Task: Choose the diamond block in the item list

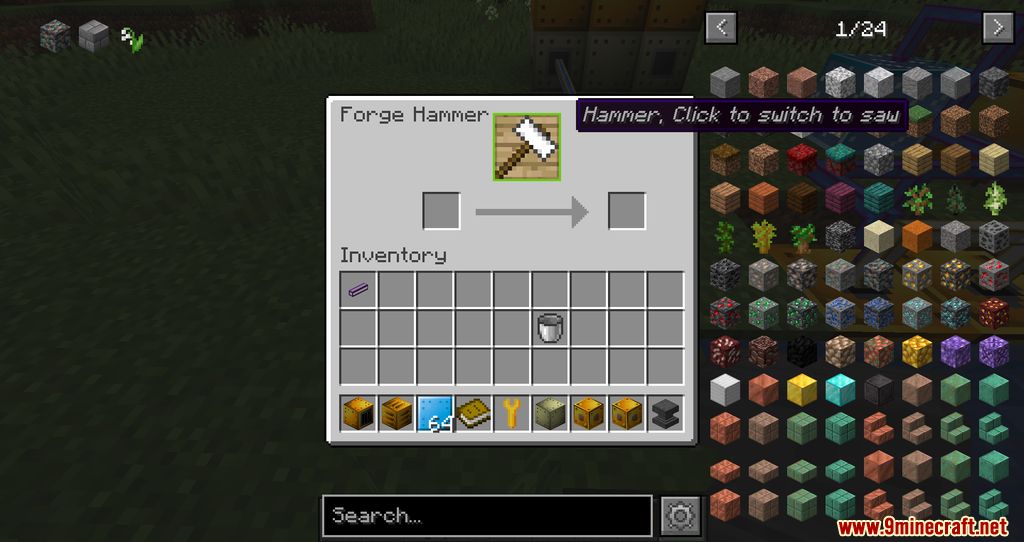Action: 840,388
